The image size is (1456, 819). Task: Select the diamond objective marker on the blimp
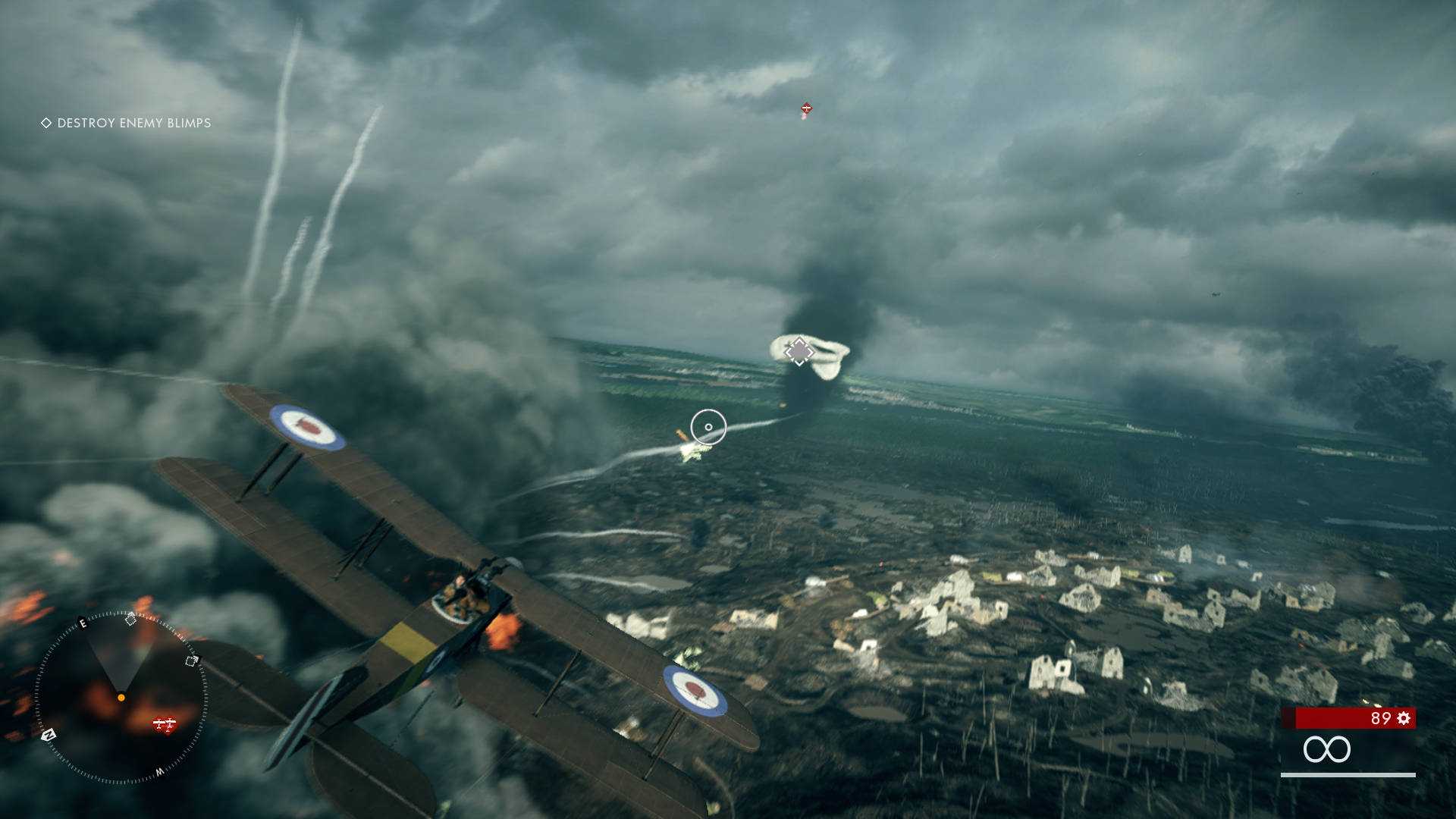click(799, 351)
